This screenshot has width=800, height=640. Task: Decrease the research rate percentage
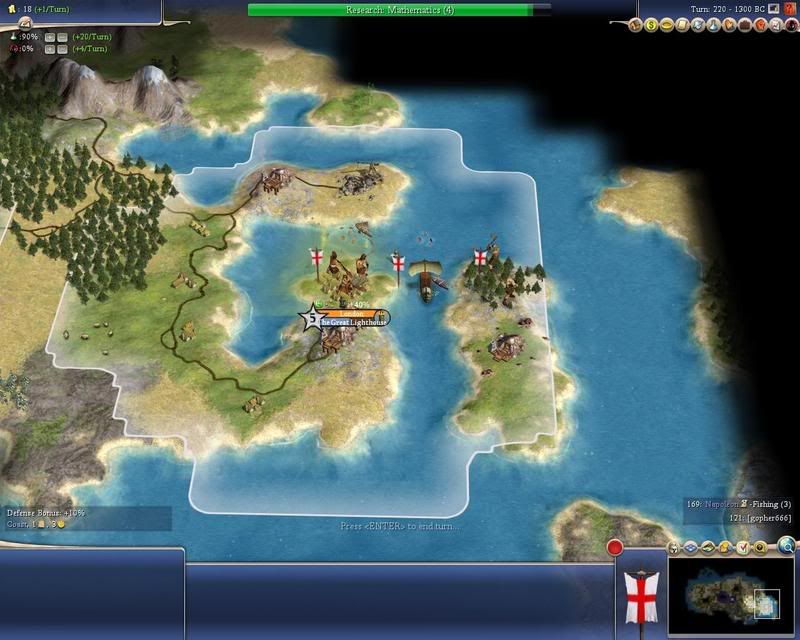pyautogui.click(x=62, y=36)
